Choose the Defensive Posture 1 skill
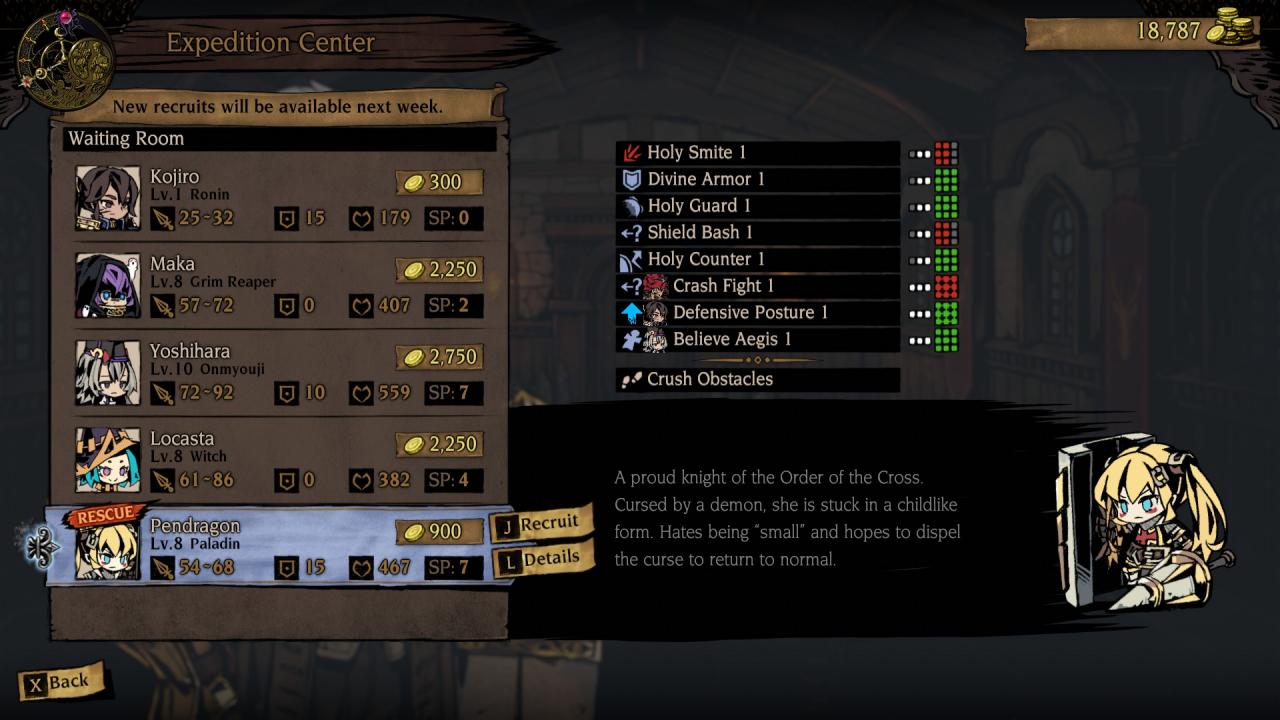This screenshot has width=1280, height=720. point(757,313)
